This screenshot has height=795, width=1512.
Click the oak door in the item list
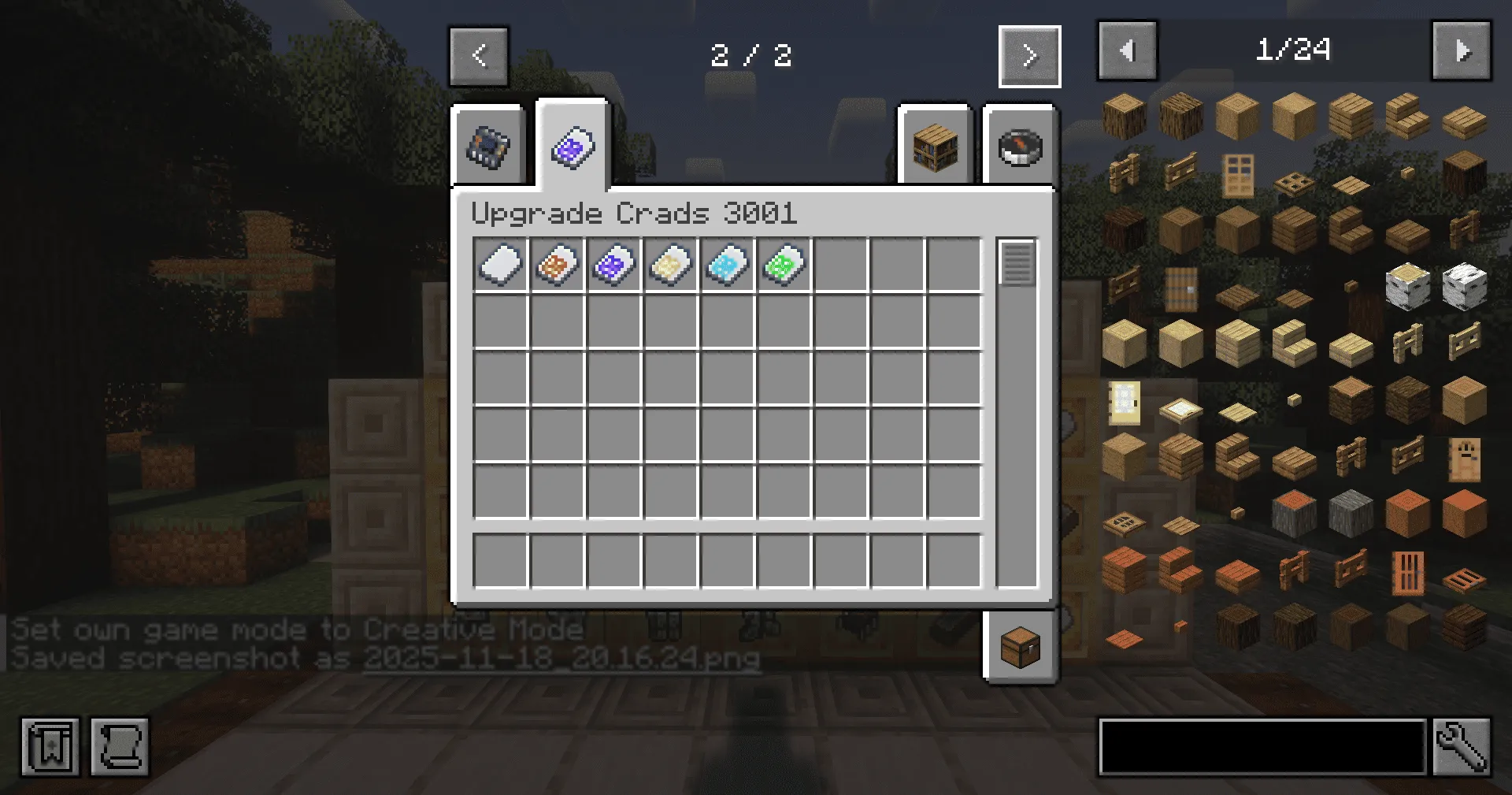pos(1237,176)
